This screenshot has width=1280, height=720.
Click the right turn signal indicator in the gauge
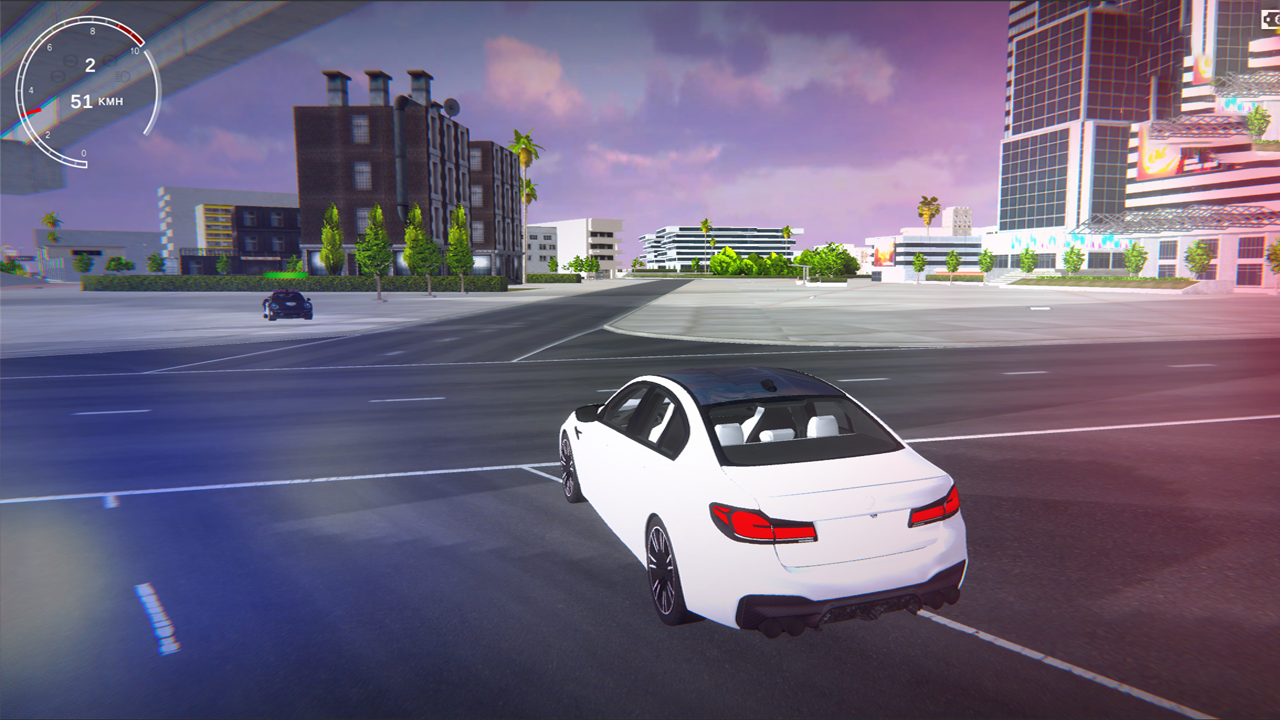tap(108, 61)
